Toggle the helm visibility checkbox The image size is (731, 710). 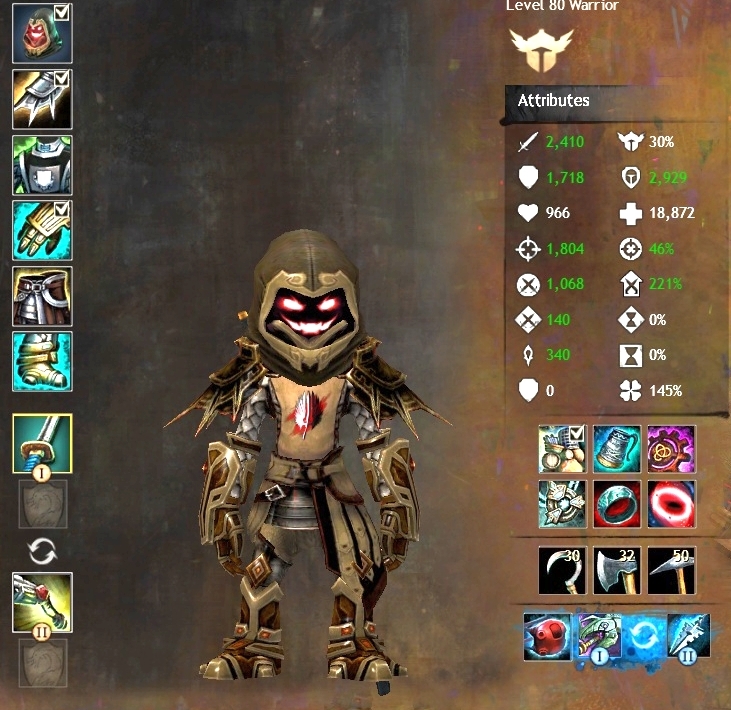point(60,13)
